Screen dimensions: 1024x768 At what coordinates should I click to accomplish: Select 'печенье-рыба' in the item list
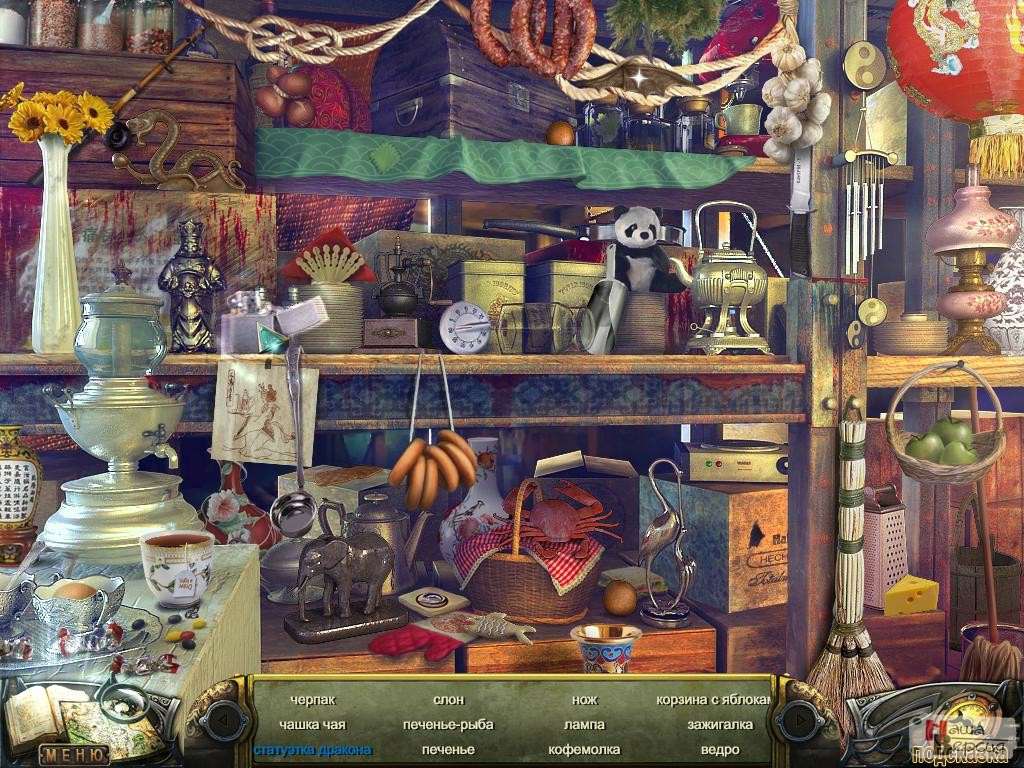pos(448,724)
